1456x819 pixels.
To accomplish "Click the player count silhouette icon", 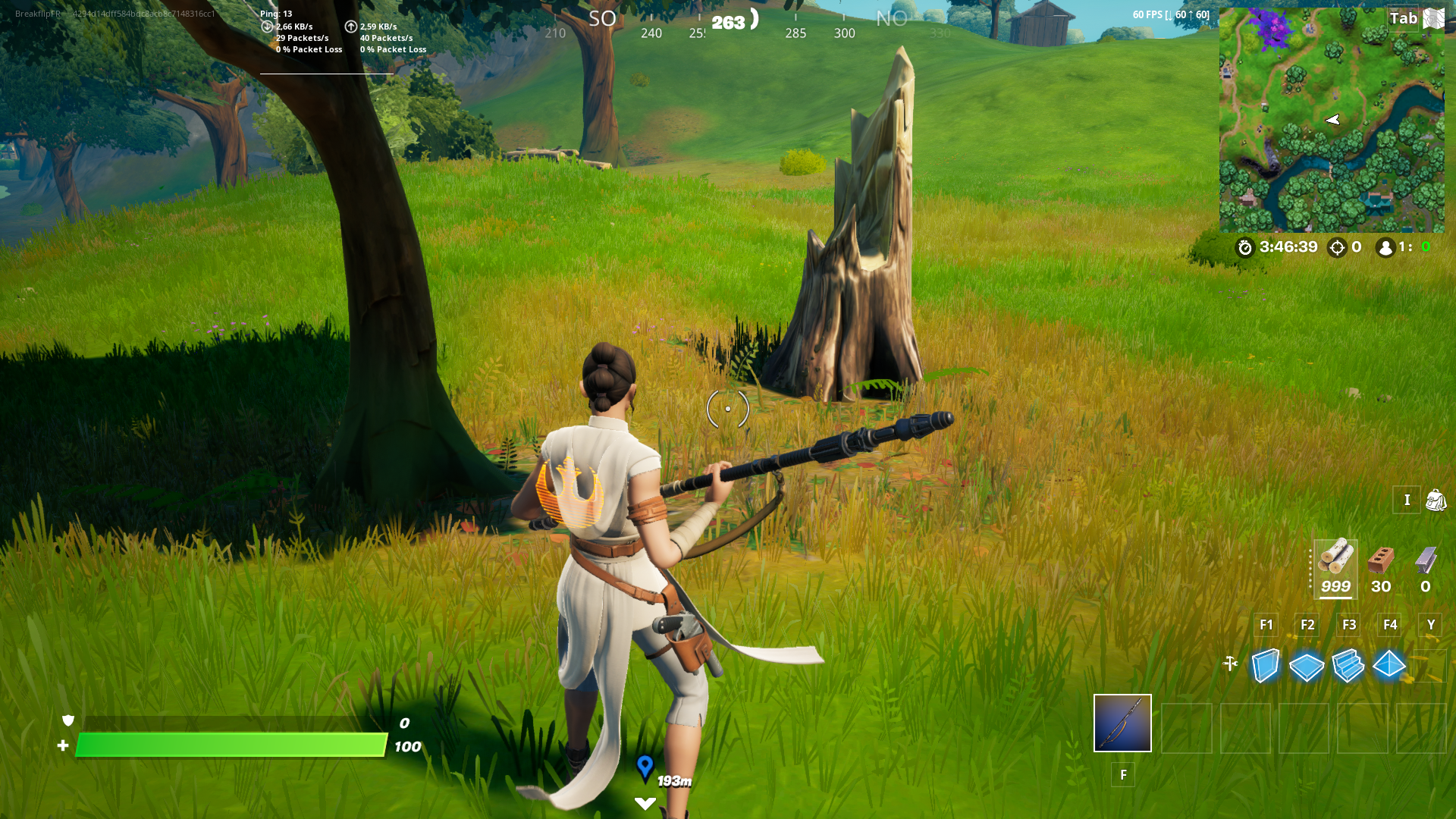I will (x=1385, y=247).
